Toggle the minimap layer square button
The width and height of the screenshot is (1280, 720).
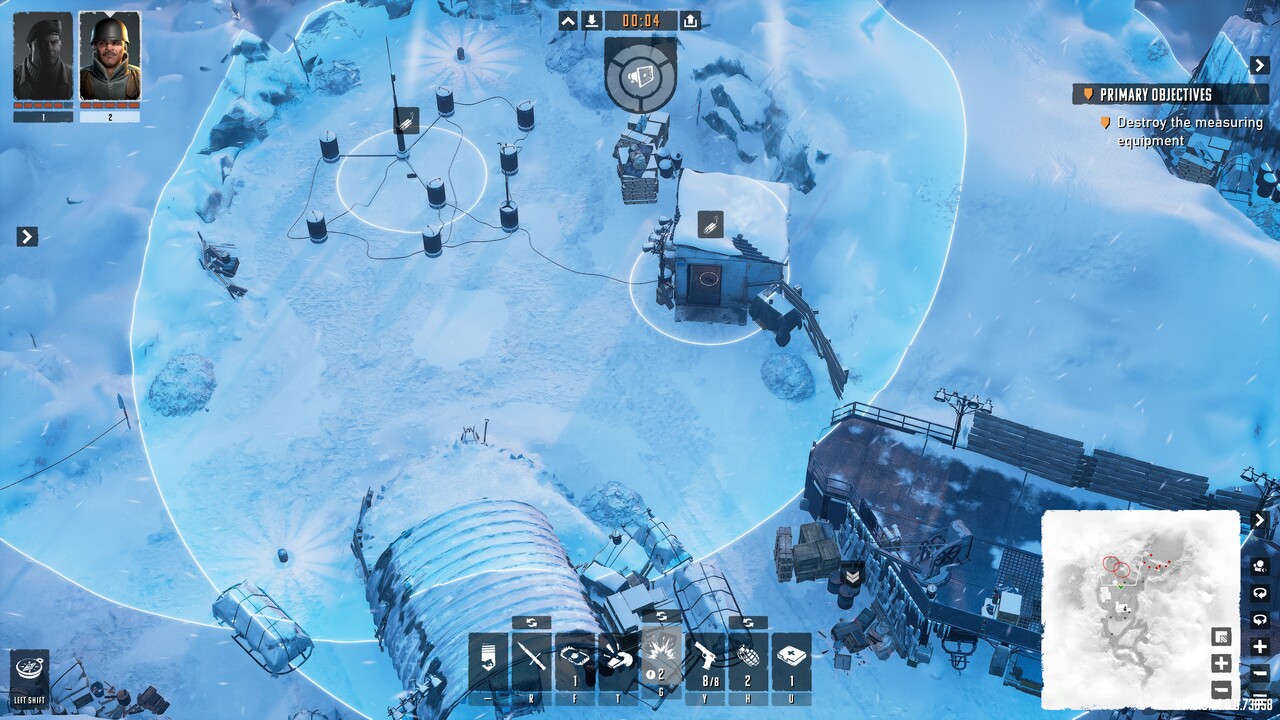coord(1220,637)
